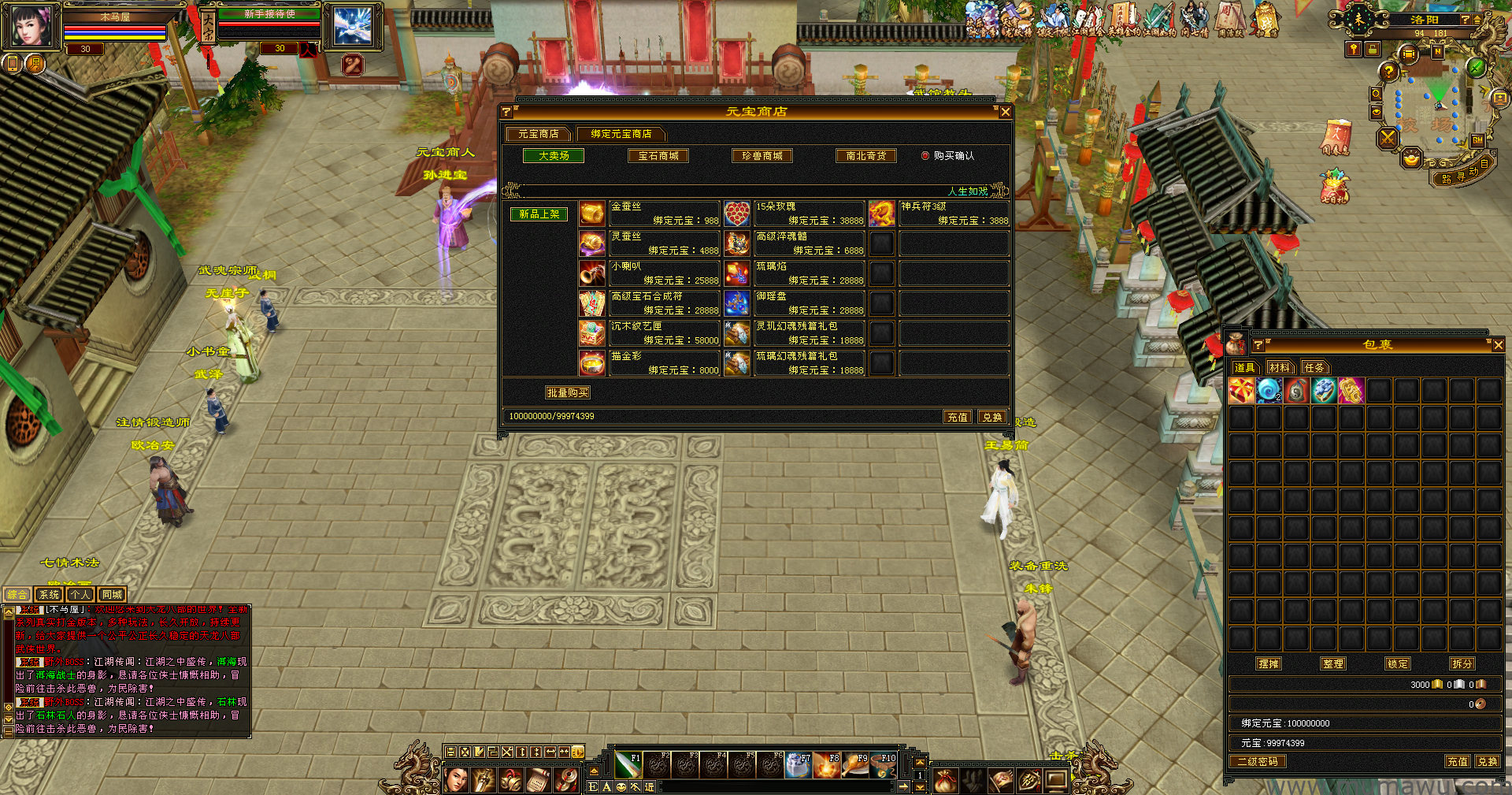This screenshot has height=795, width=1512.
Task: Switch chat to the 系统 channel
Action: pos(49,595)
